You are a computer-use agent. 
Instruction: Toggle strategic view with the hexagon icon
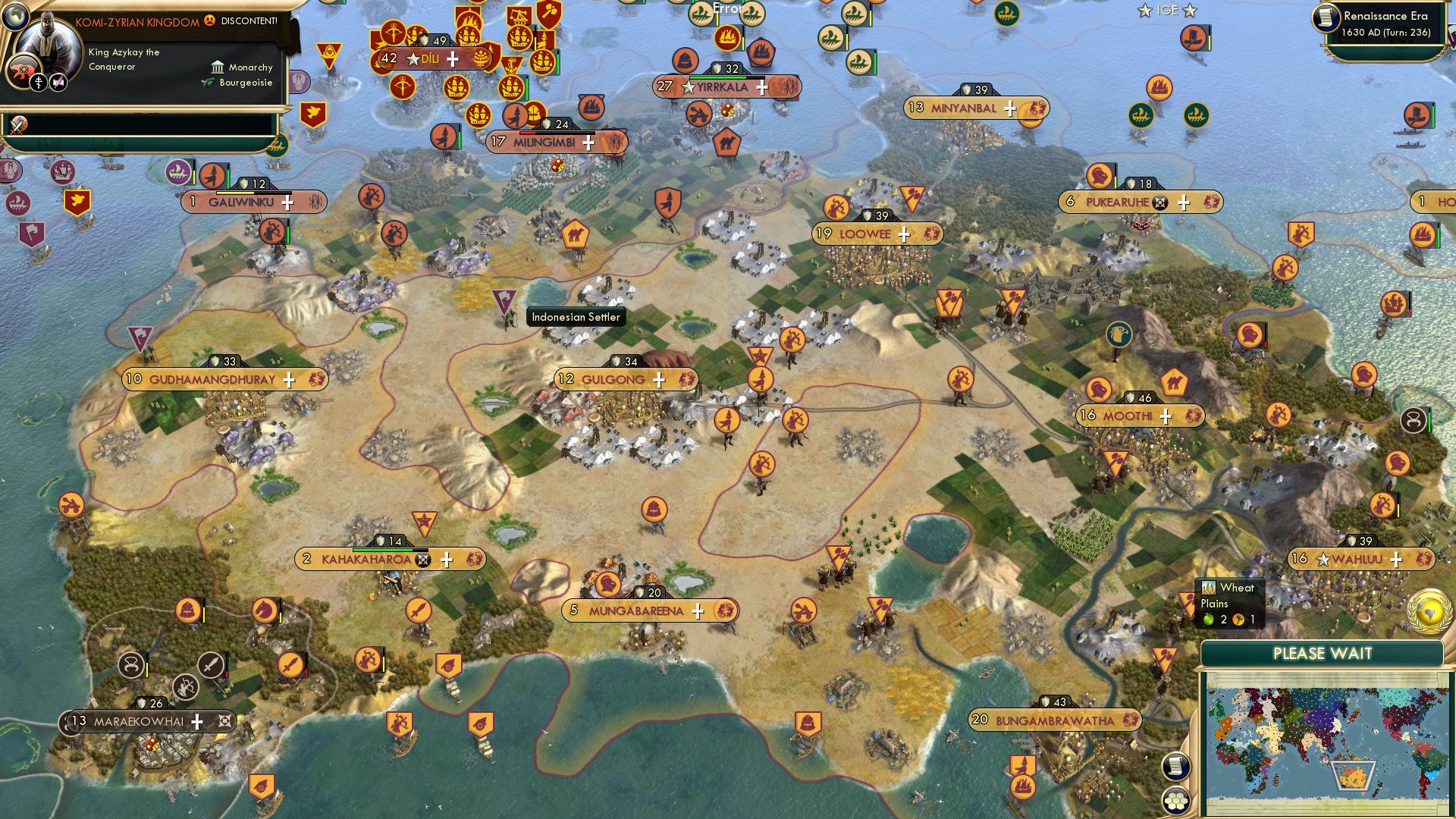pos(1177,800)
